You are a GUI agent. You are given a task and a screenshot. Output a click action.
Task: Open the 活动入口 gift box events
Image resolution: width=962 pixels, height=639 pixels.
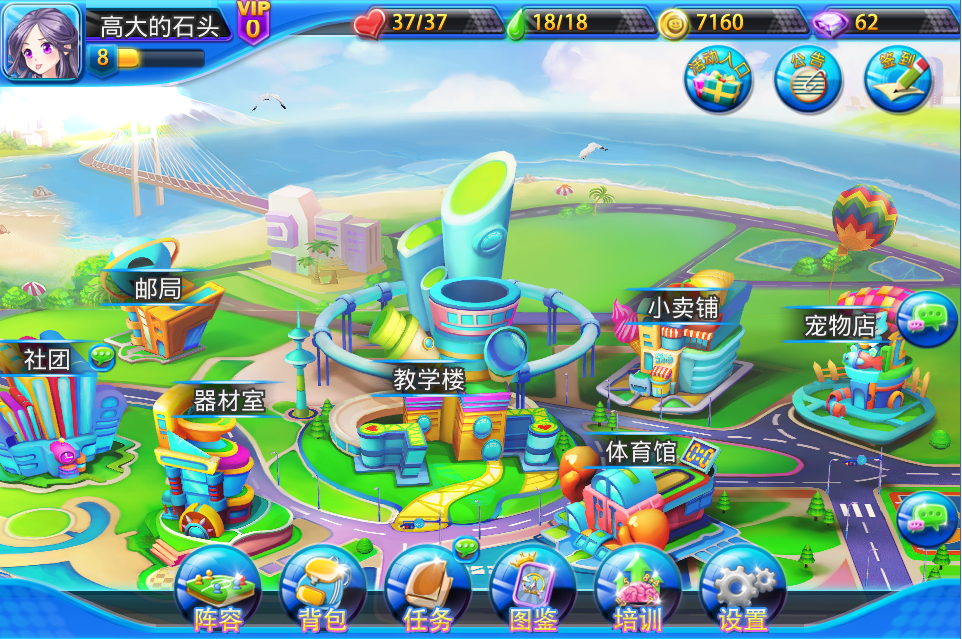pyautogui.click(x=718, y=80)
